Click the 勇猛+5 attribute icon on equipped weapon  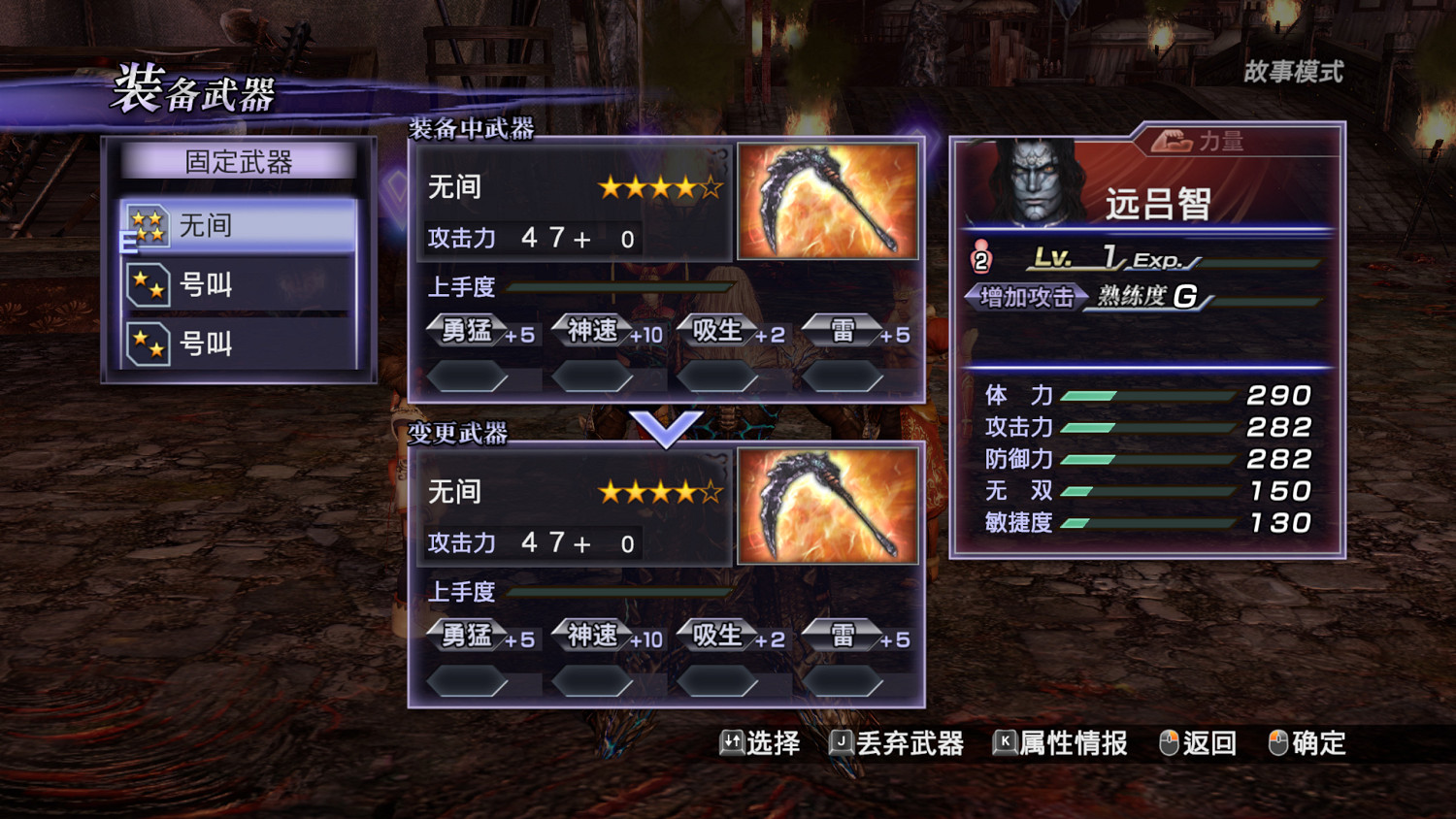coord(468,331)
